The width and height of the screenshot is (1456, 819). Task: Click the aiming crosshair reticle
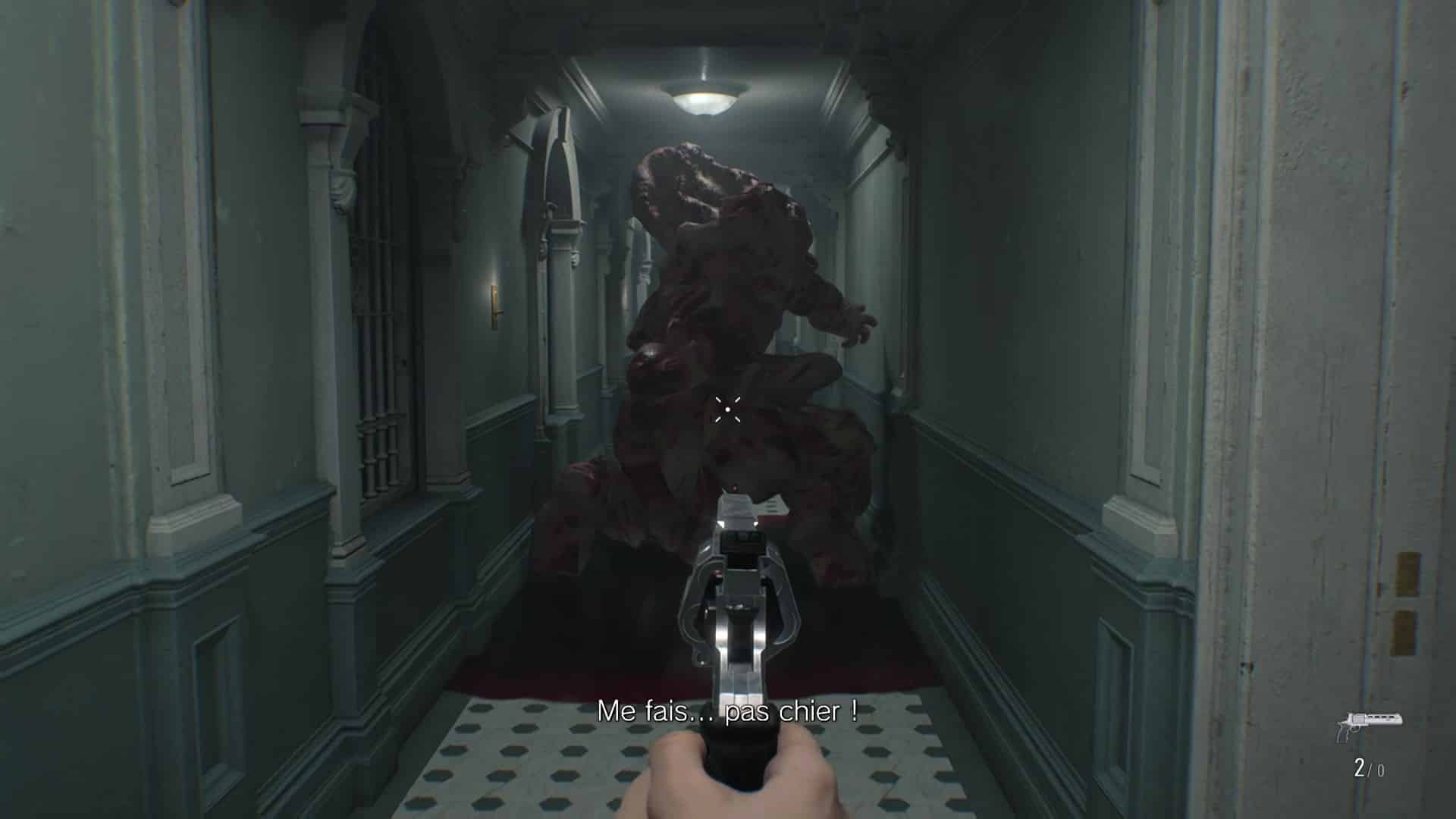pyautogui.click(x=730, y=409)
